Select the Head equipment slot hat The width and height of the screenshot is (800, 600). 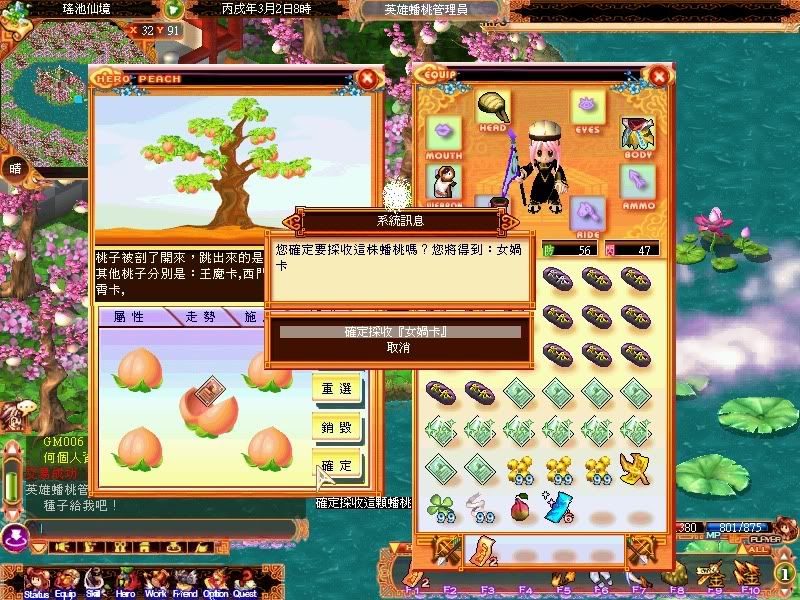pos(491,108)
